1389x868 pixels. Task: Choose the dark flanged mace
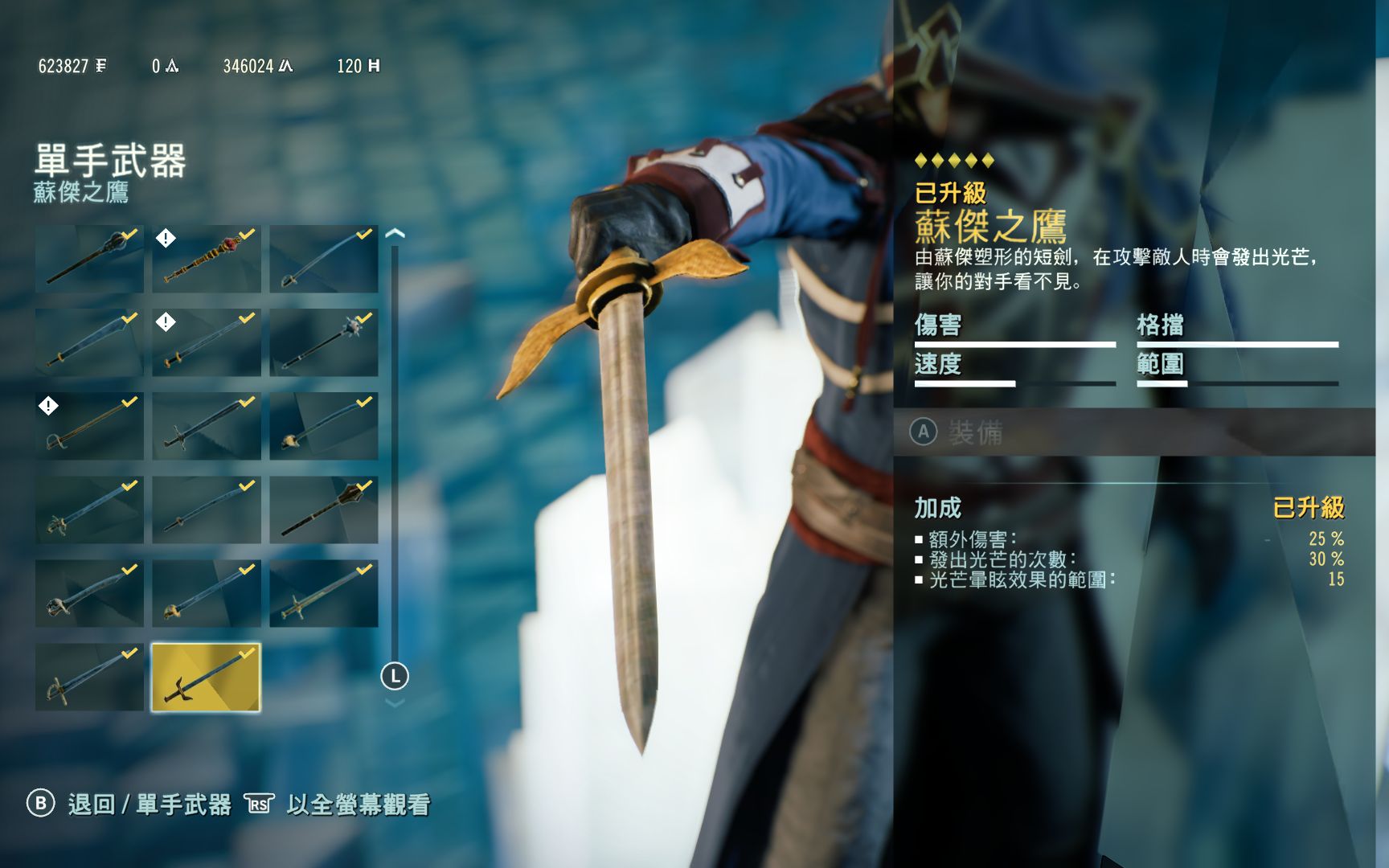(x=323, y=510)
